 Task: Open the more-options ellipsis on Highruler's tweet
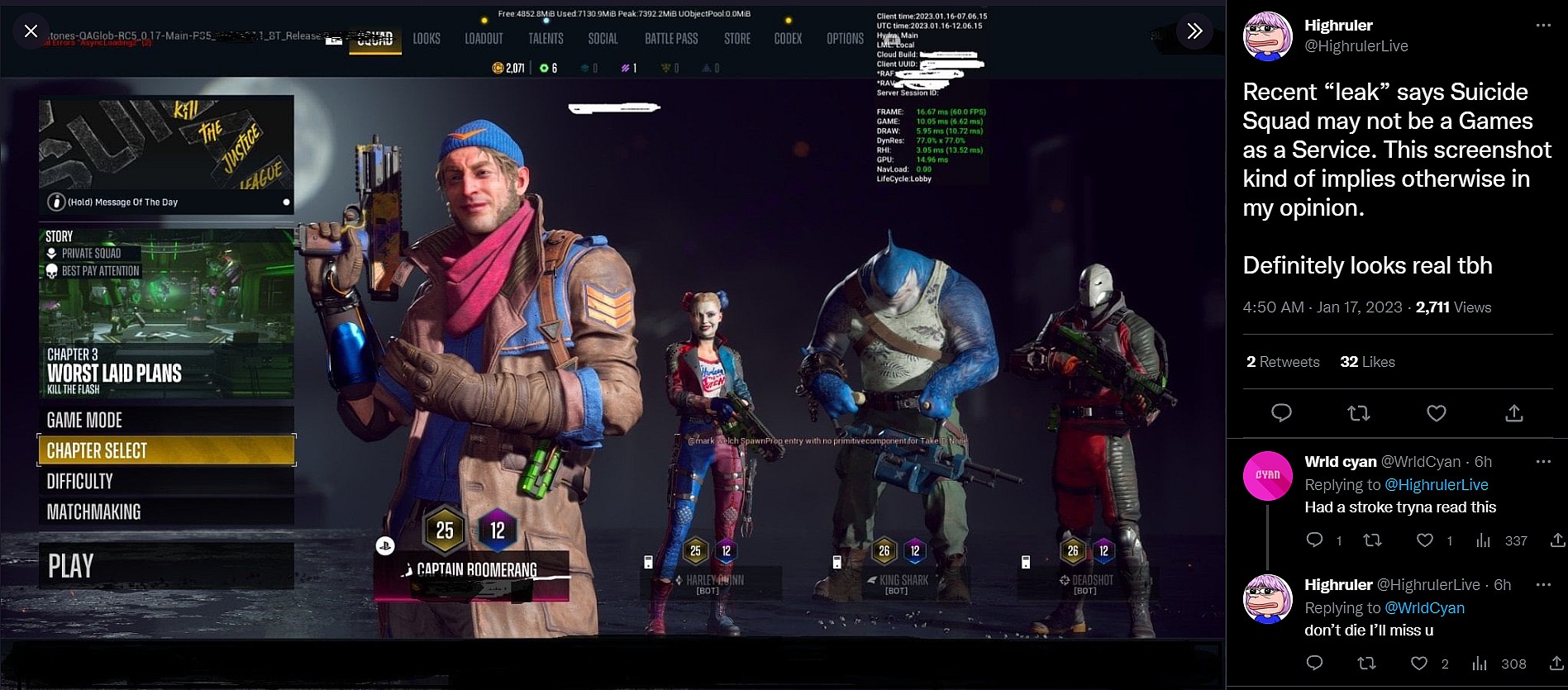(x=1542, y=26)
